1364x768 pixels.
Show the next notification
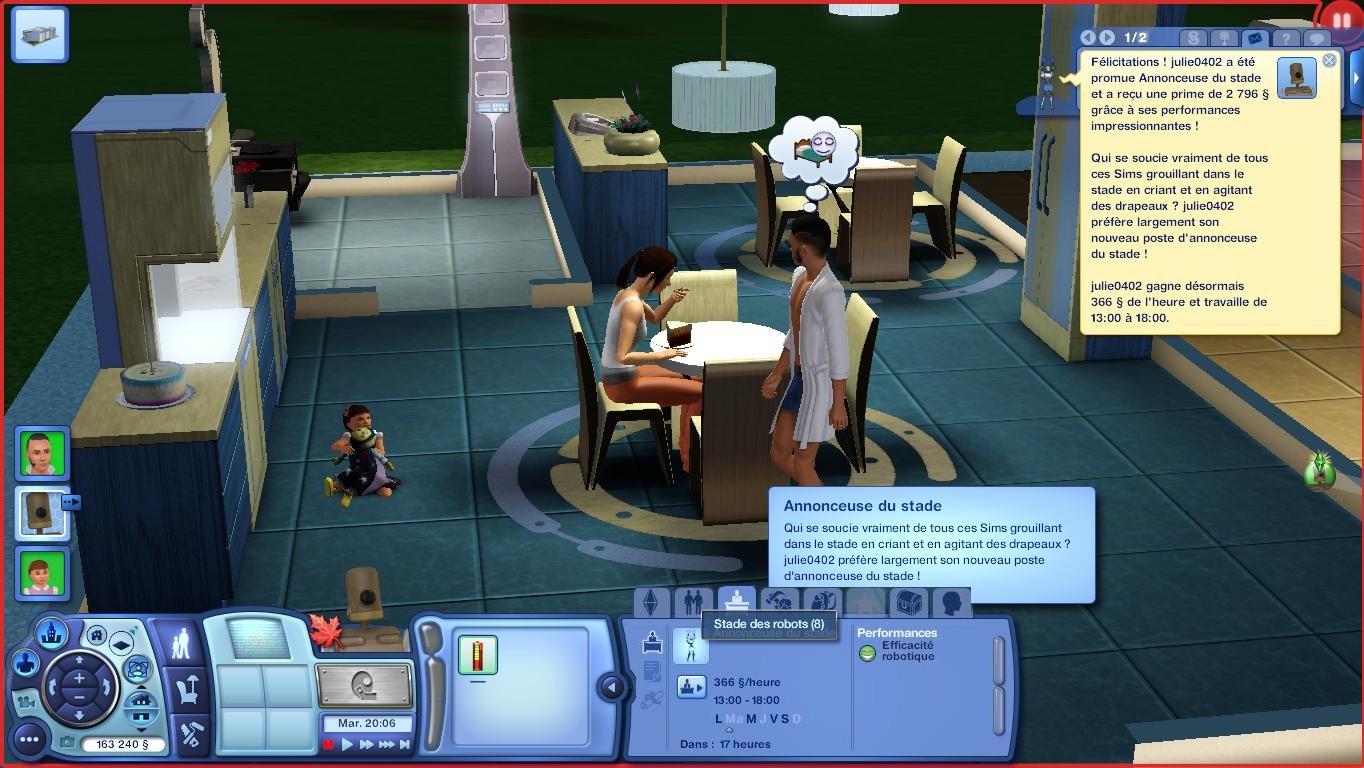click(1108, 38)
